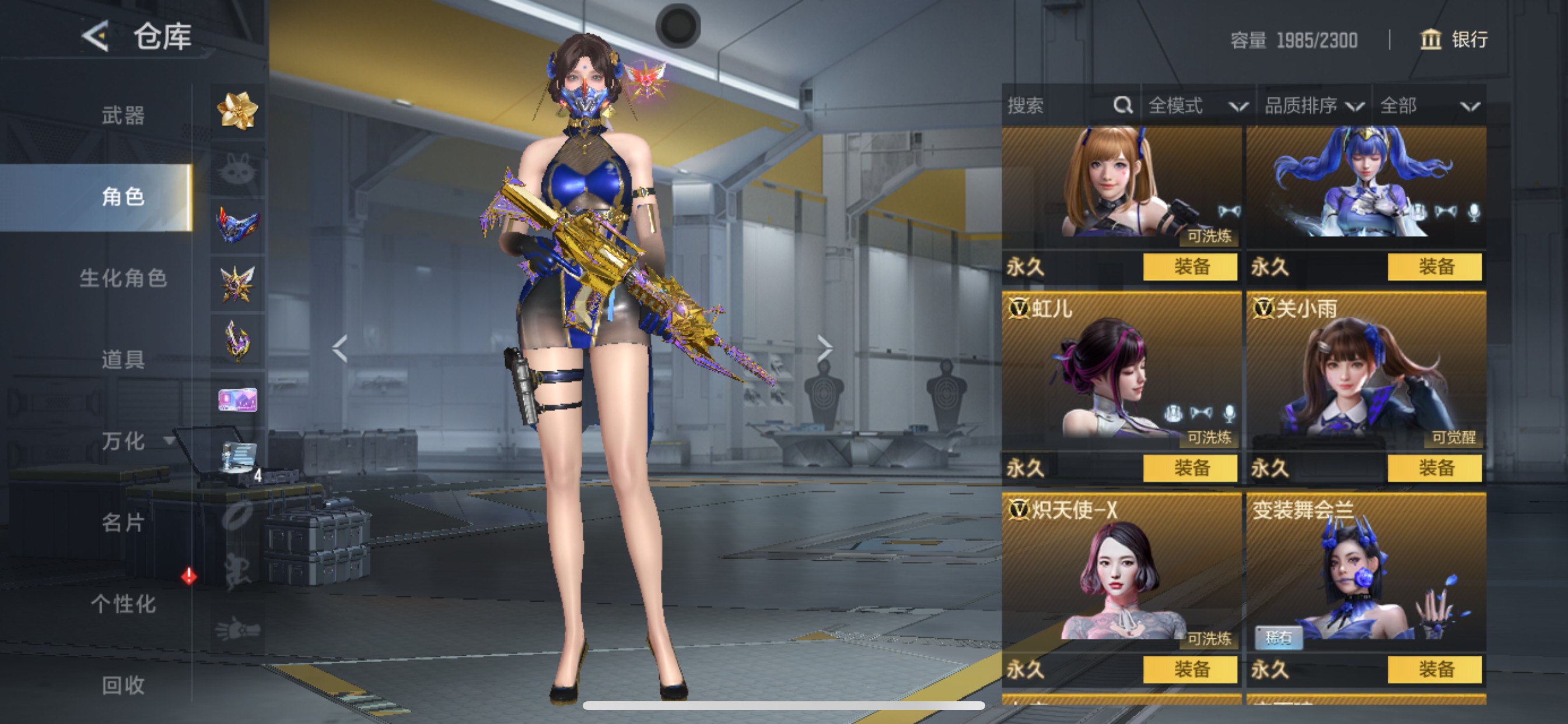Equip the 炽天使-X character
This screenshot has height=724, width=1568.
pos(1190,669)
